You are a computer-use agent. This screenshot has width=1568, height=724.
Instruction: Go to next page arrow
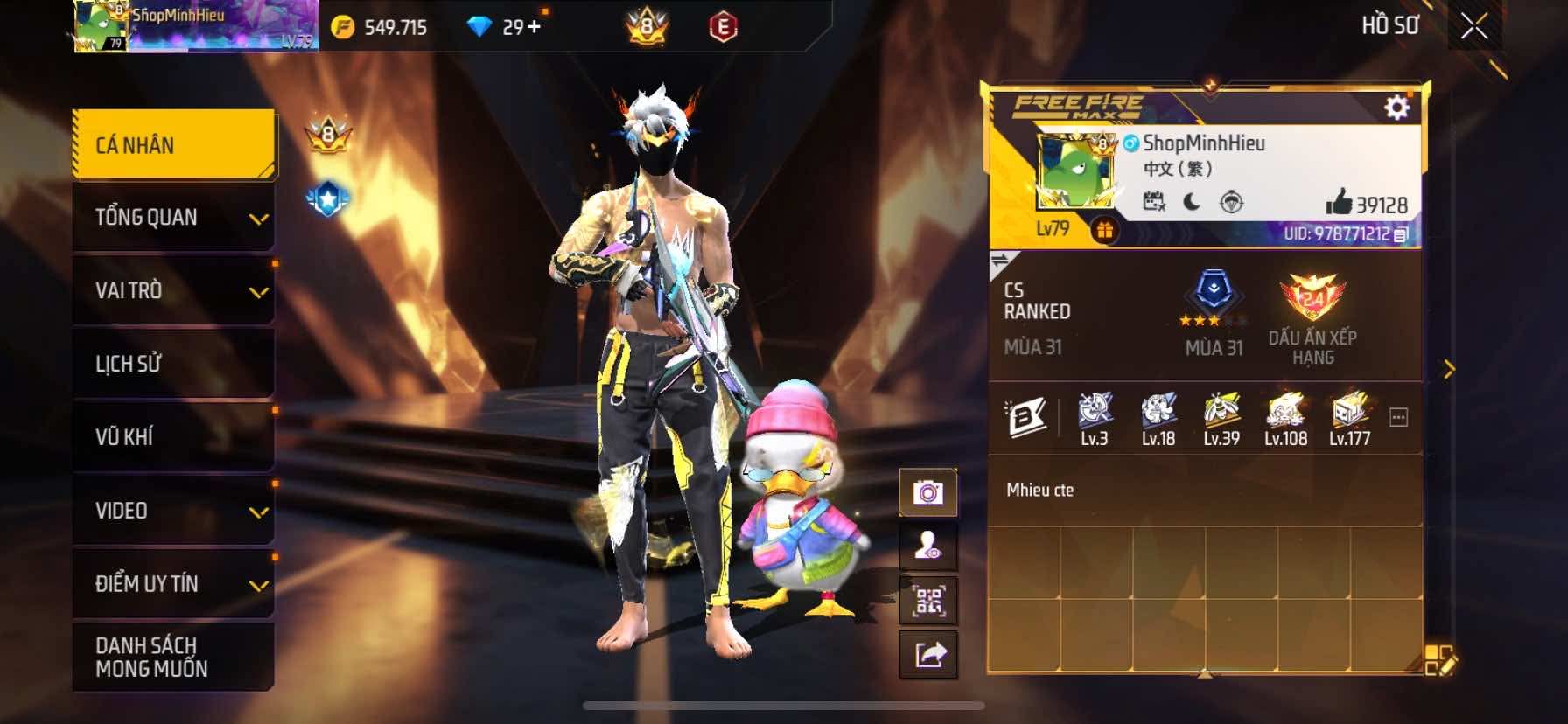point(1449,370)
